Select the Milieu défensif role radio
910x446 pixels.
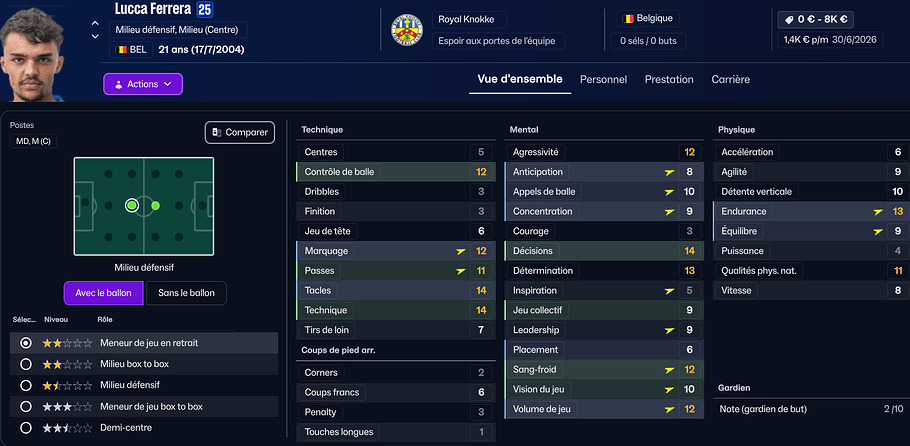click(x=26, y=385)
